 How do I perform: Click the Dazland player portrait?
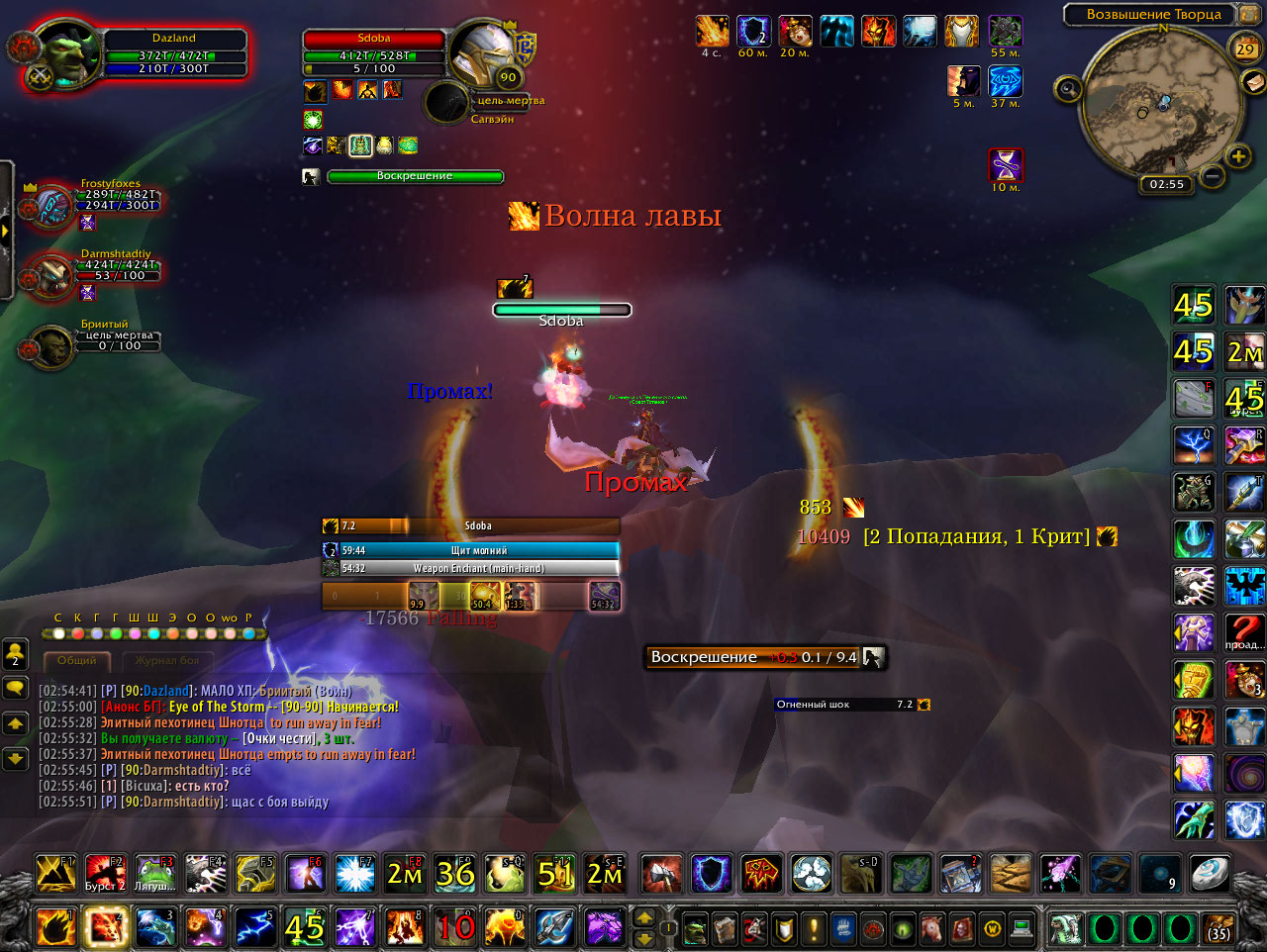[x=65, y=54]
